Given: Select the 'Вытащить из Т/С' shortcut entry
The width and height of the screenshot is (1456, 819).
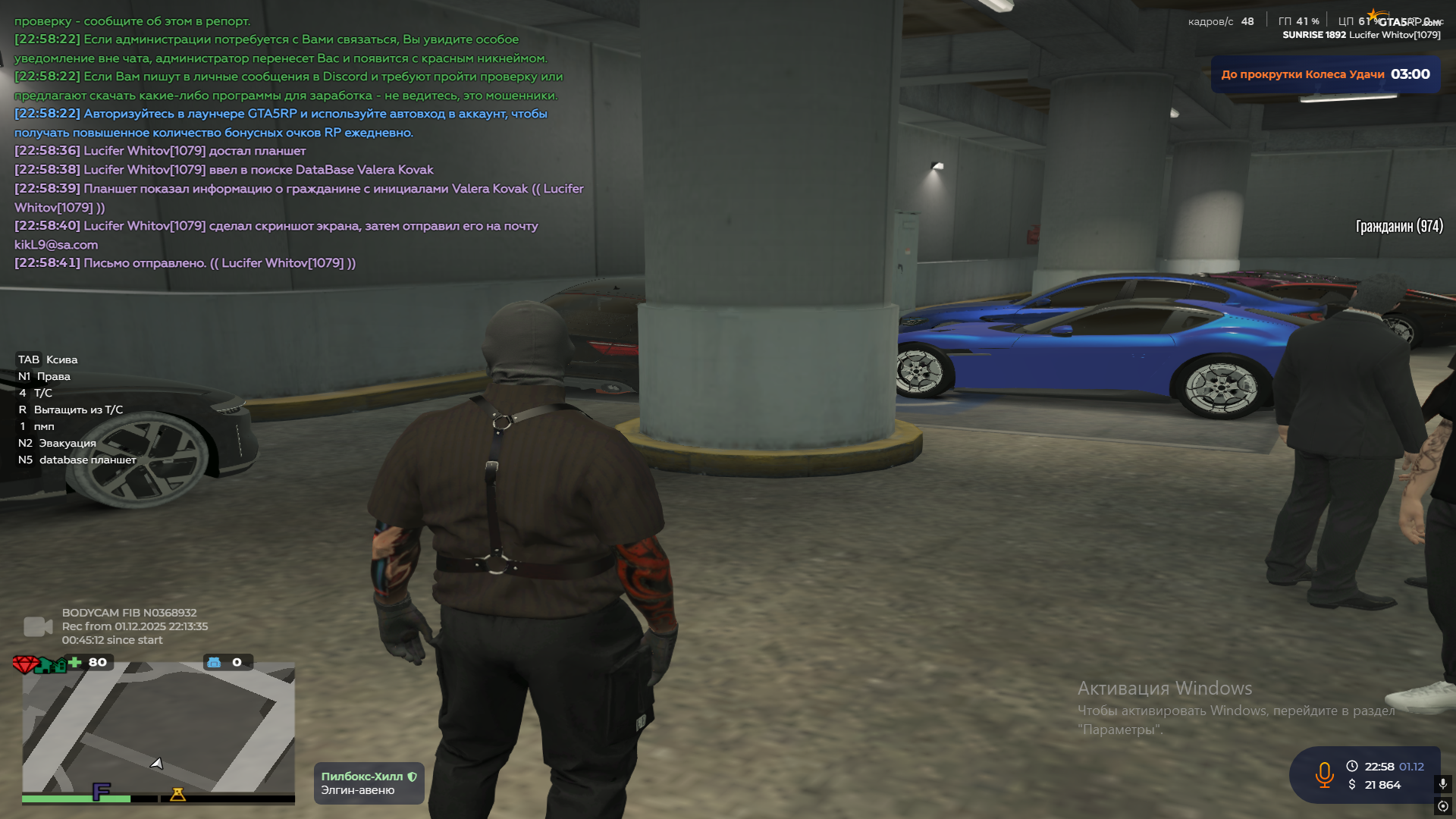Looking at the screenshot, I should coord(71,409).
